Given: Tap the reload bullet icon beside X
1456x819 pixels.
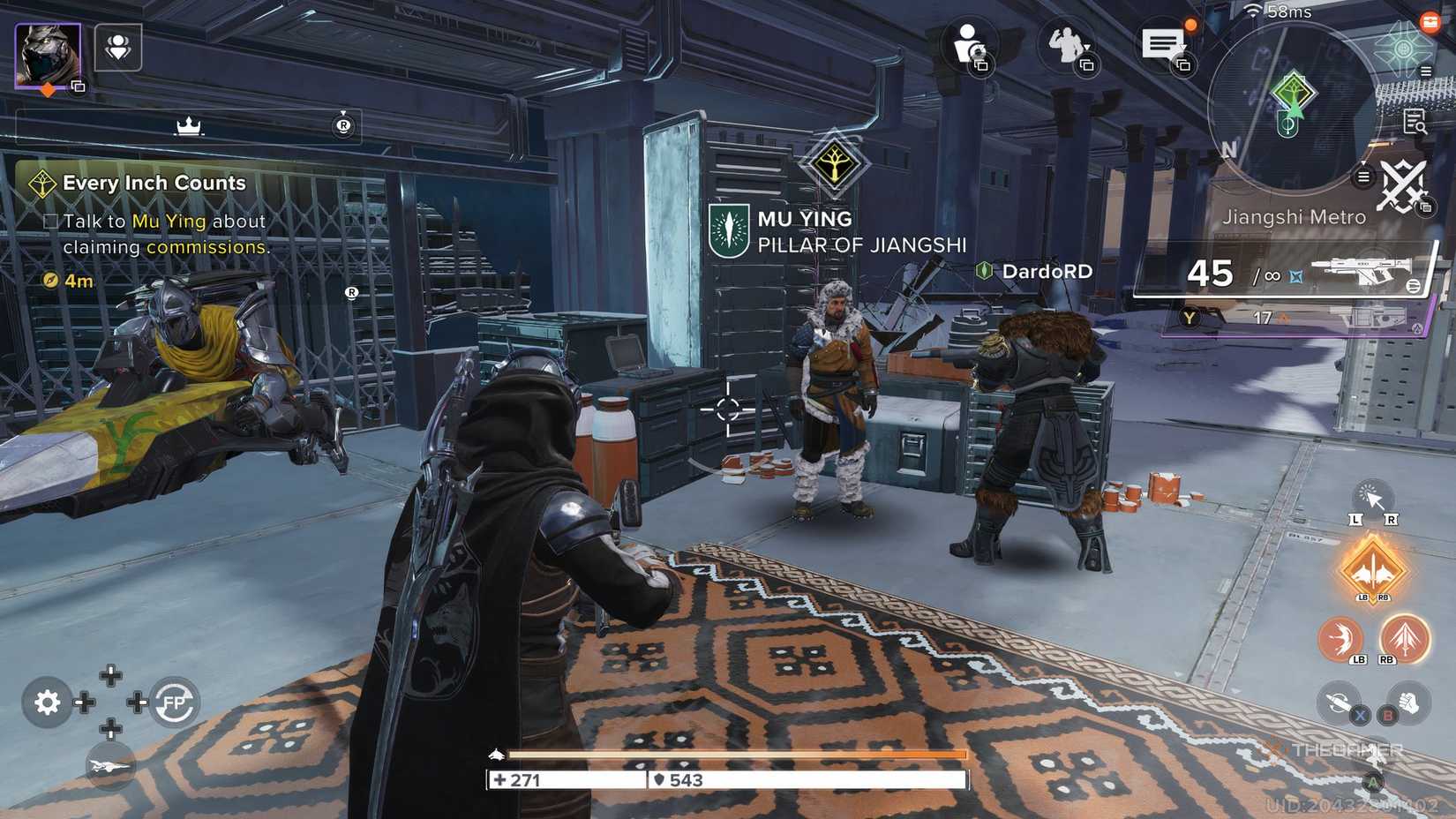Looking at the screenshot, I should coord(1340,701).
